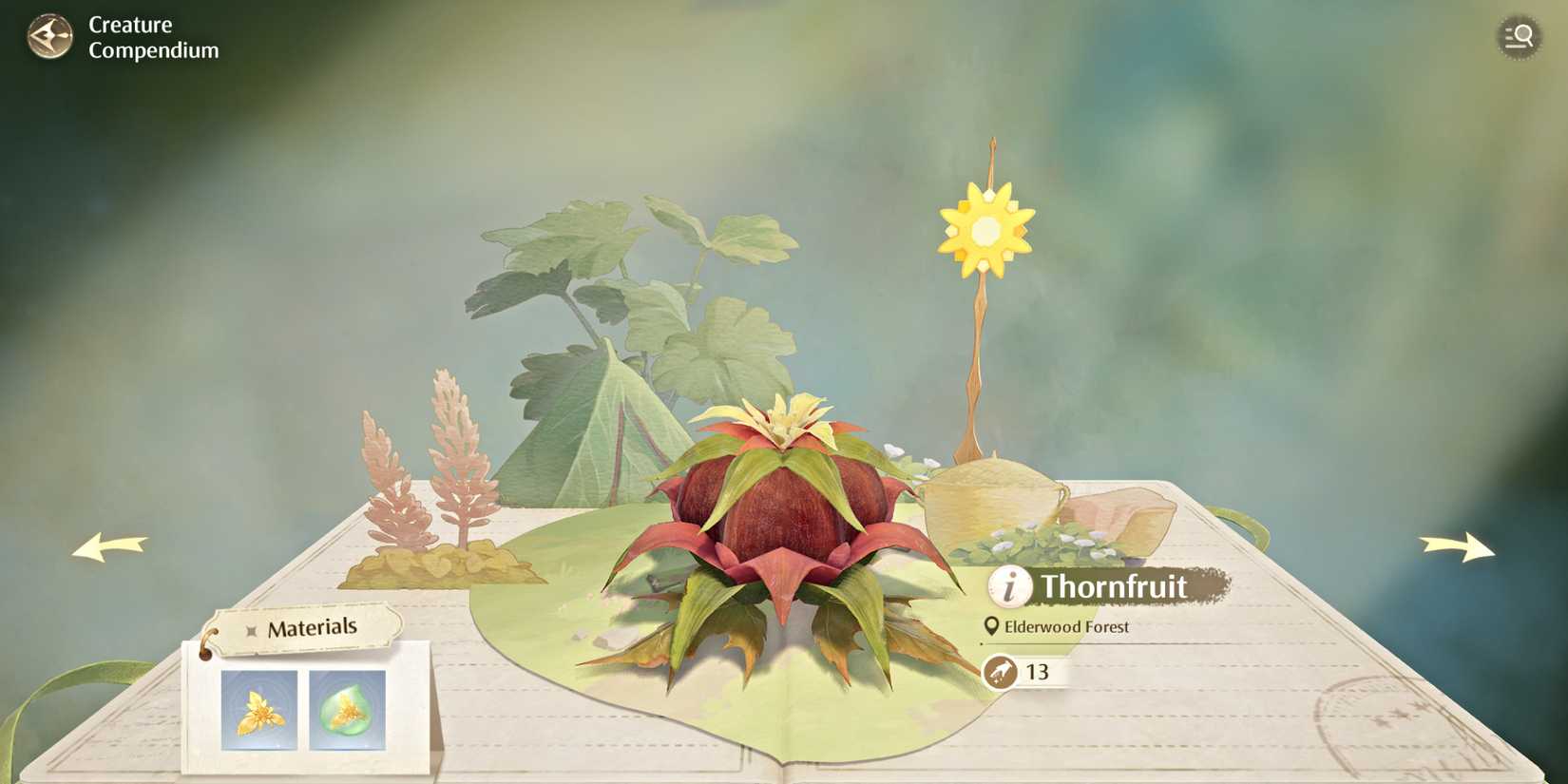
Task: Click the collection count icon showing 13
Action: (1003, 671)
